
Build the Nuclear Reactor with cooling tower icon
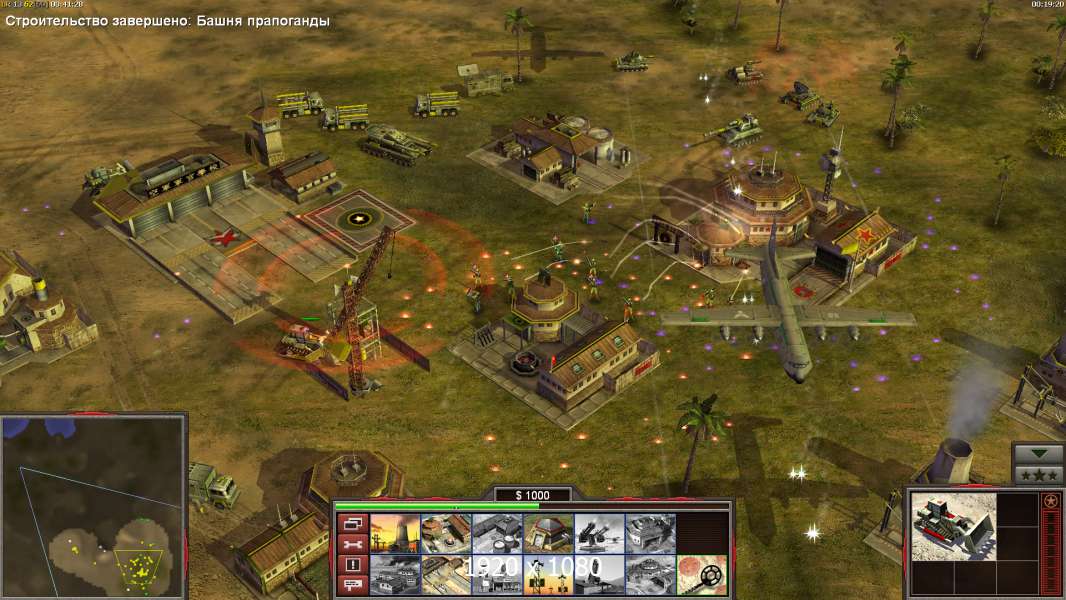pos(395,533)
